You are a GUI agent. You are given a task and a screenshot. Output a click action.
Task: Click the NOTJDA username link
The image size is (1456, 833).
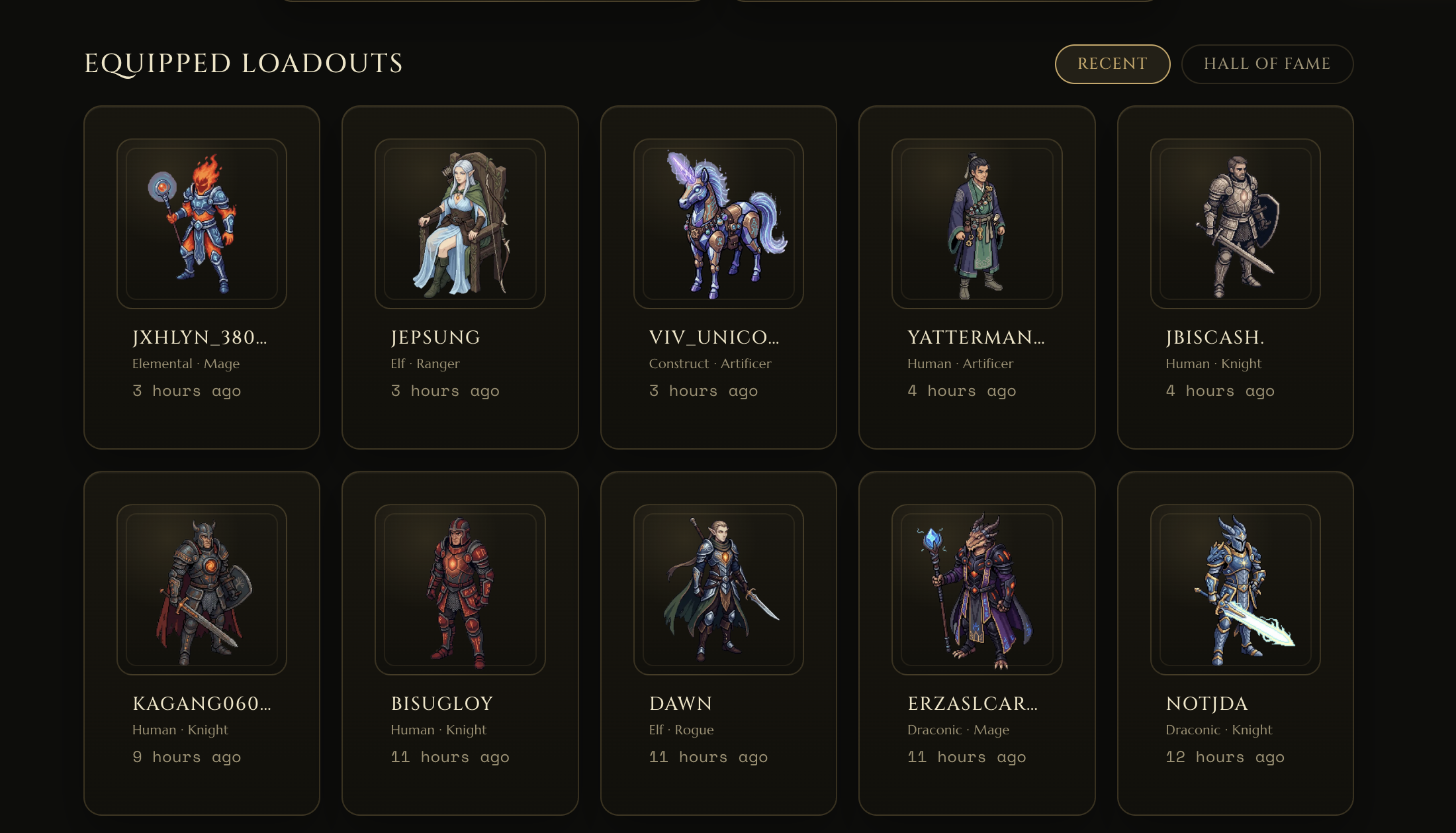(x=1206, y=705)
